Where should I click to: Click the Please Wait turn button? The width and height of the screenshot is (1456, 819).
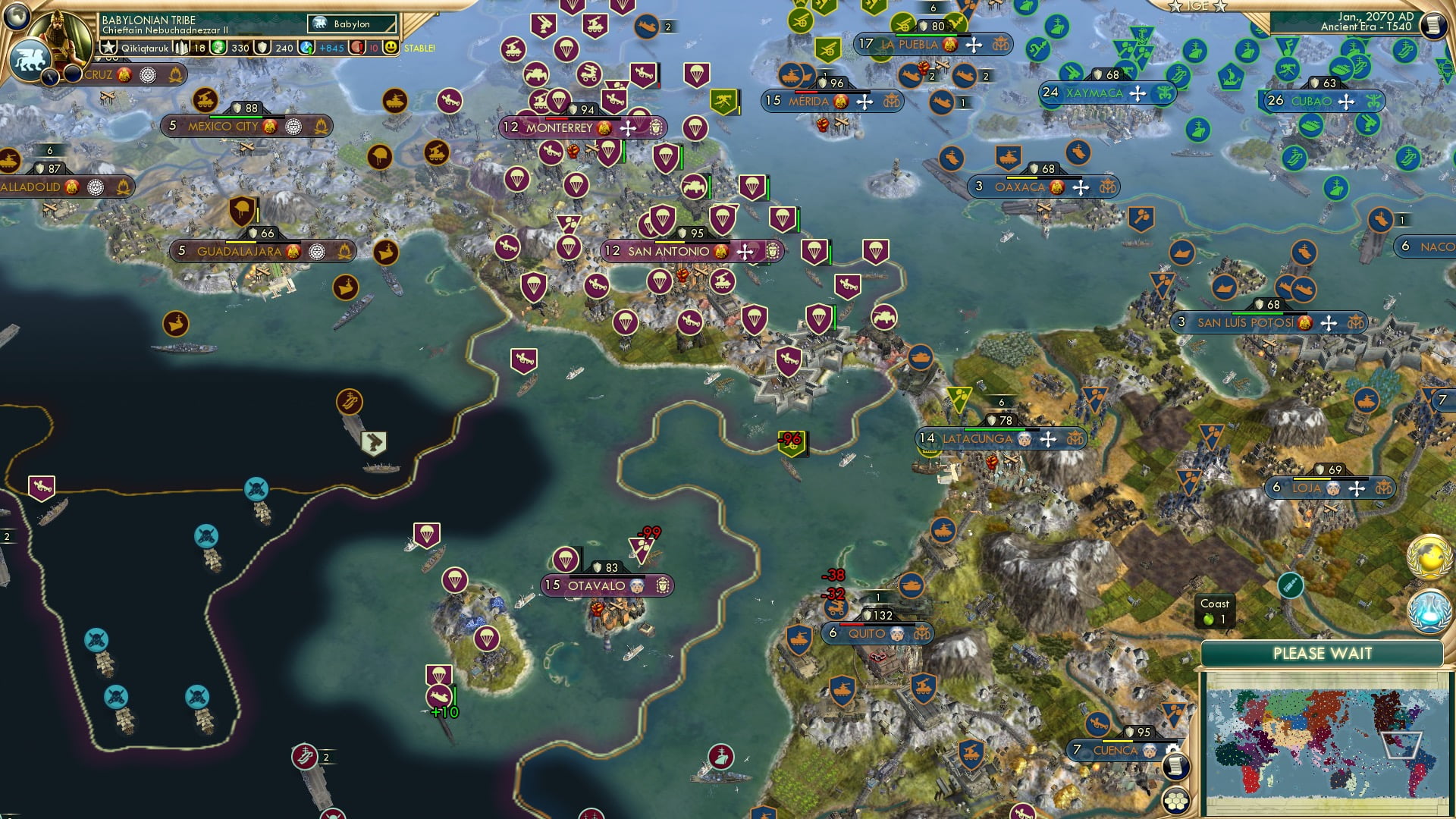[1322, 654]
